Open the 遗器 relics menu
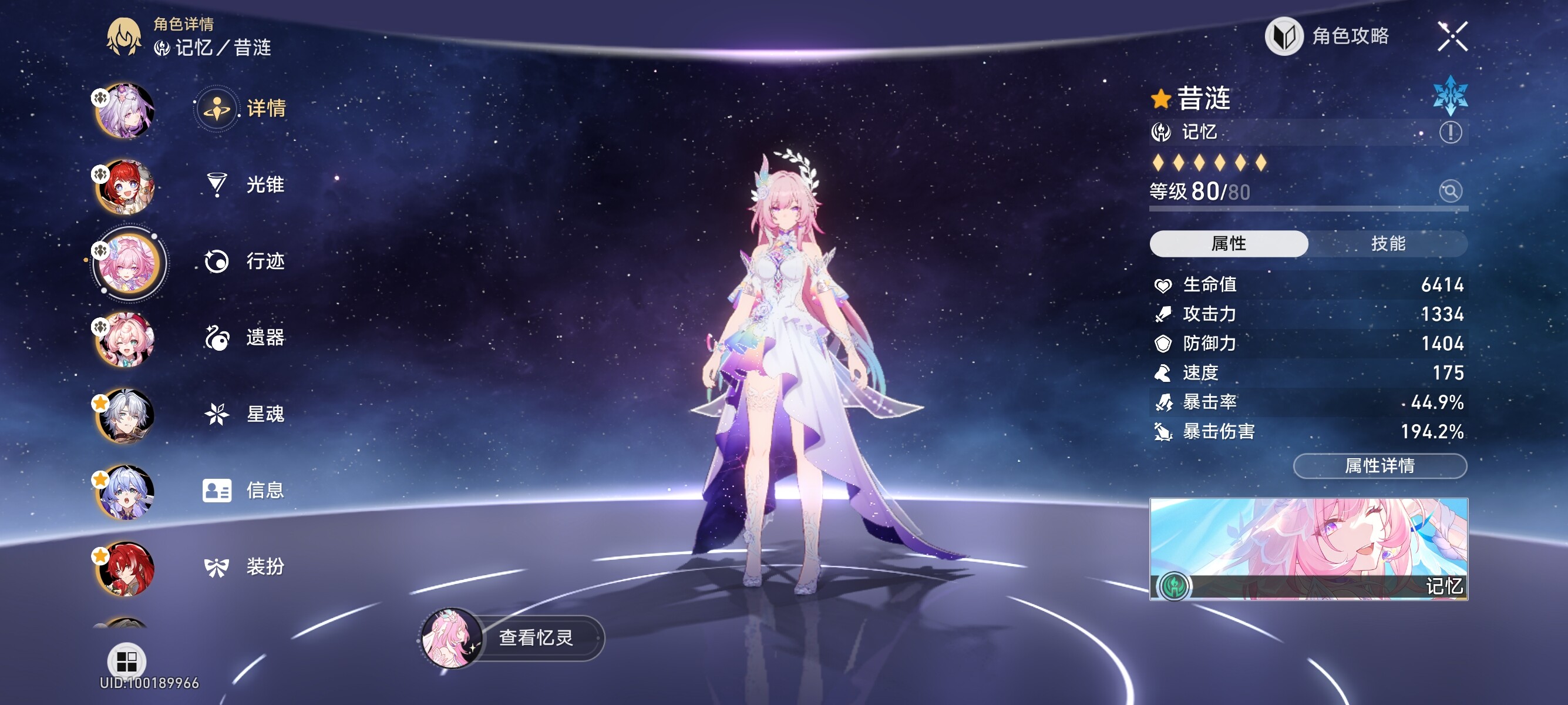Image resolution: width=1568 pixels, height=705 pixels. point(244,337)
